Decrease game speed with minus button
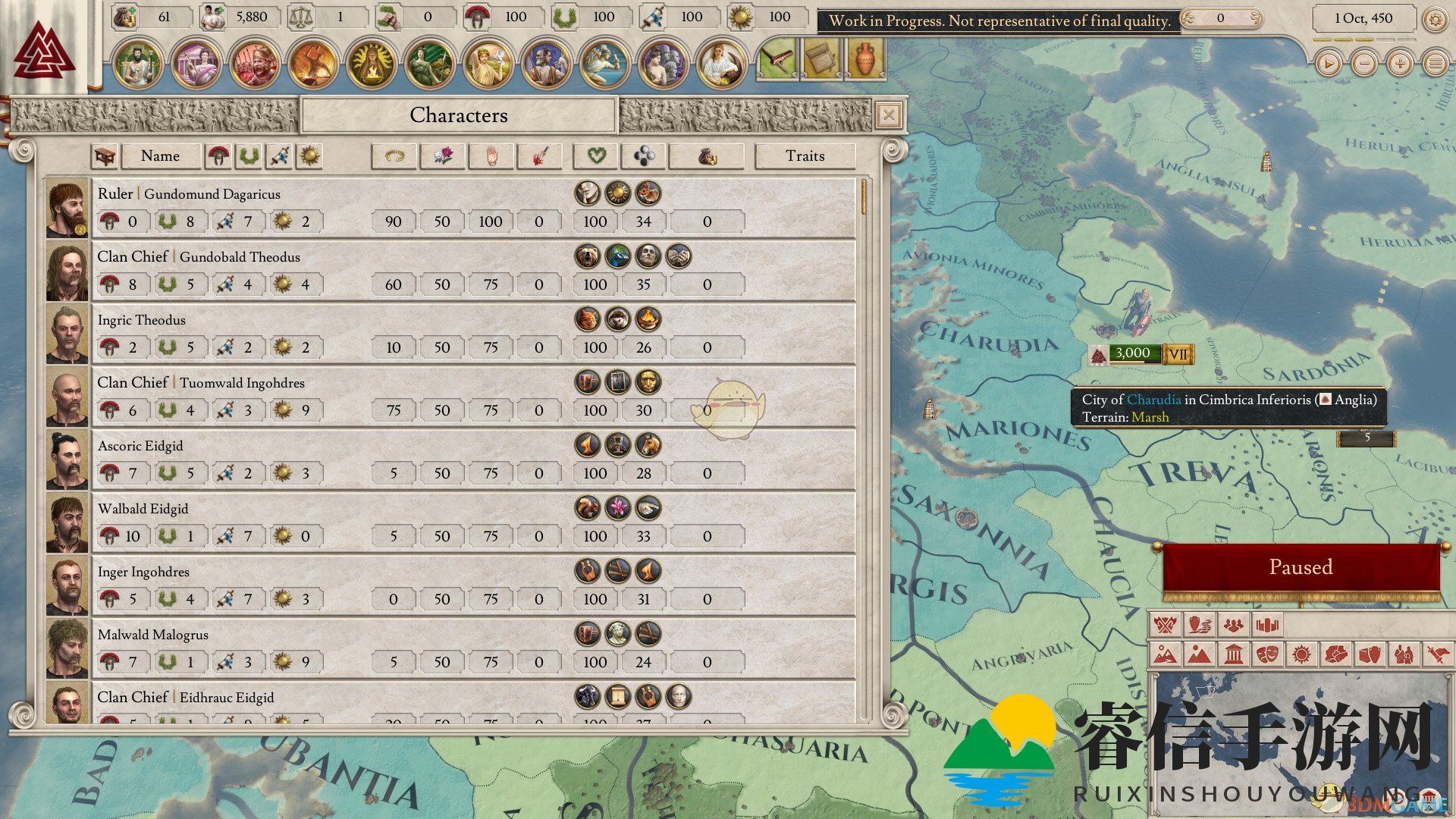This screenshot has height=819, width=1456. [1364, 64]
